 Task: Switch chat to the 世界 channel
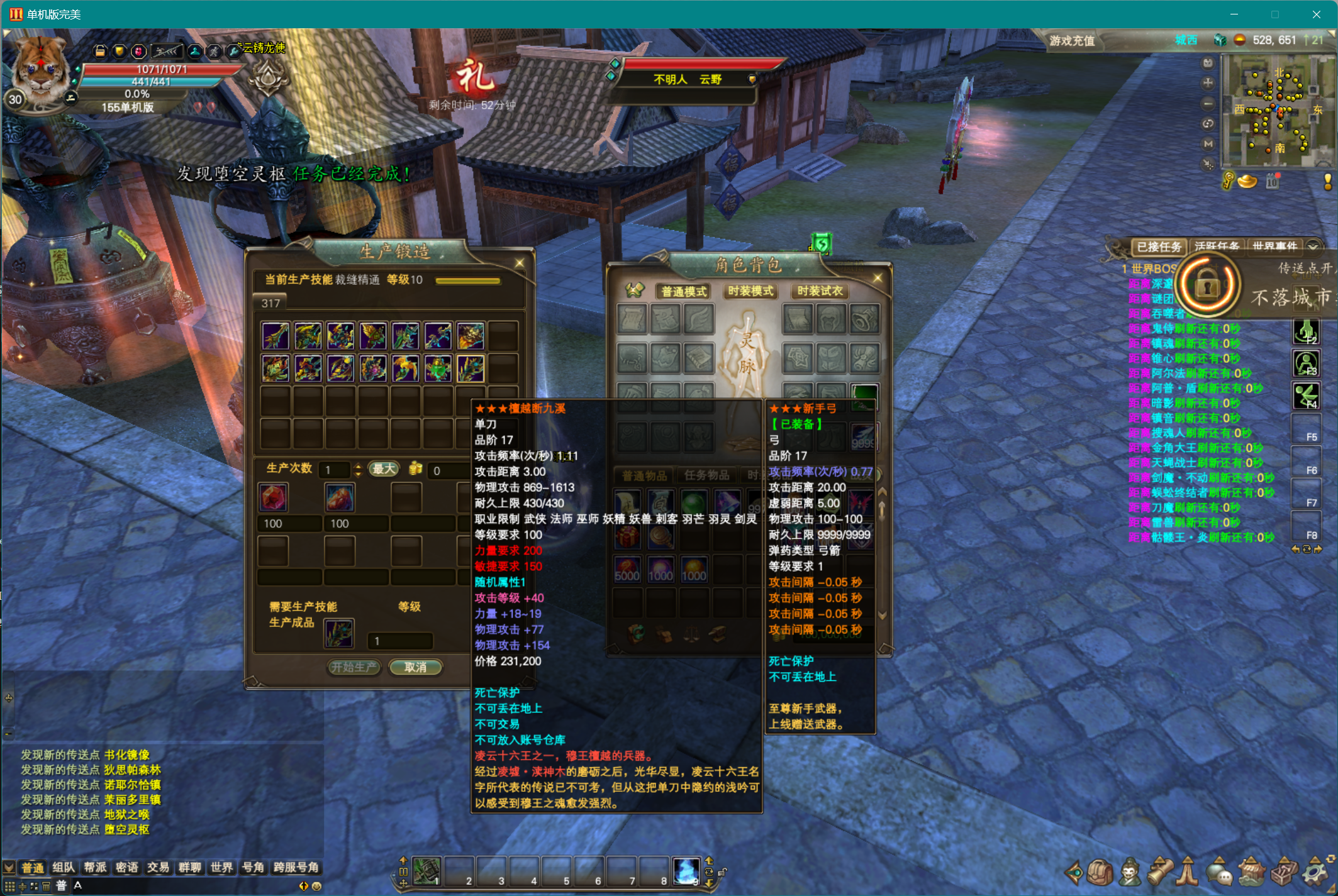pos(221,868)
